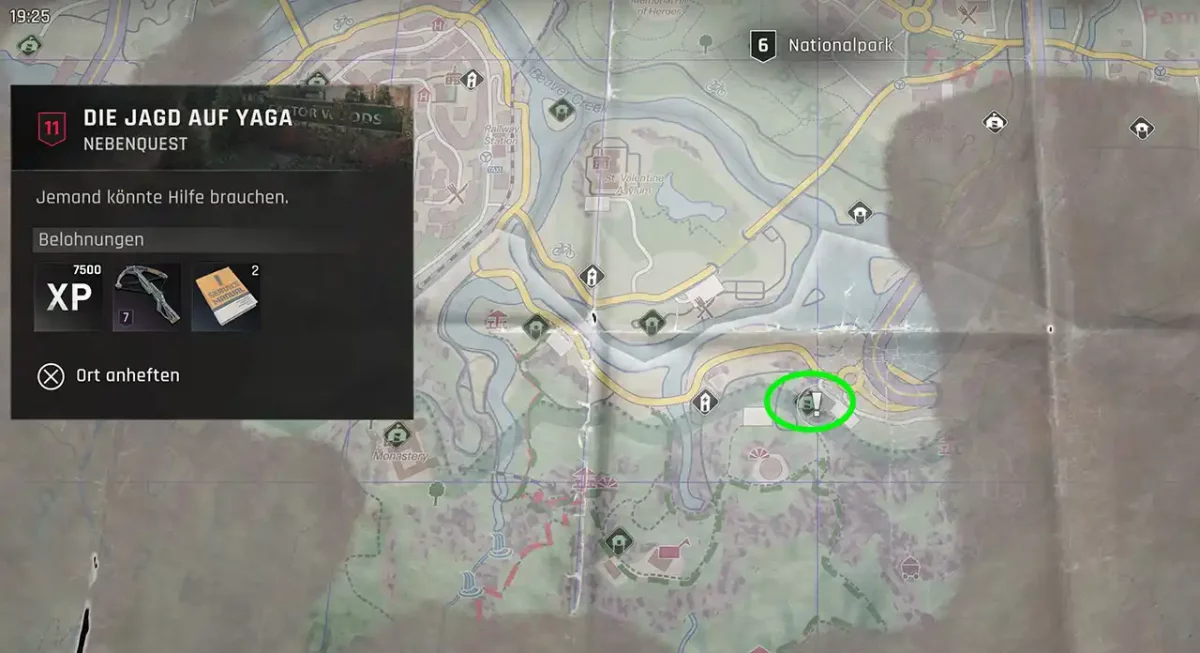Screen dimensions: 1200x653
Task: Inspect the manual book reward tile
Action: (x=226, y=297)
